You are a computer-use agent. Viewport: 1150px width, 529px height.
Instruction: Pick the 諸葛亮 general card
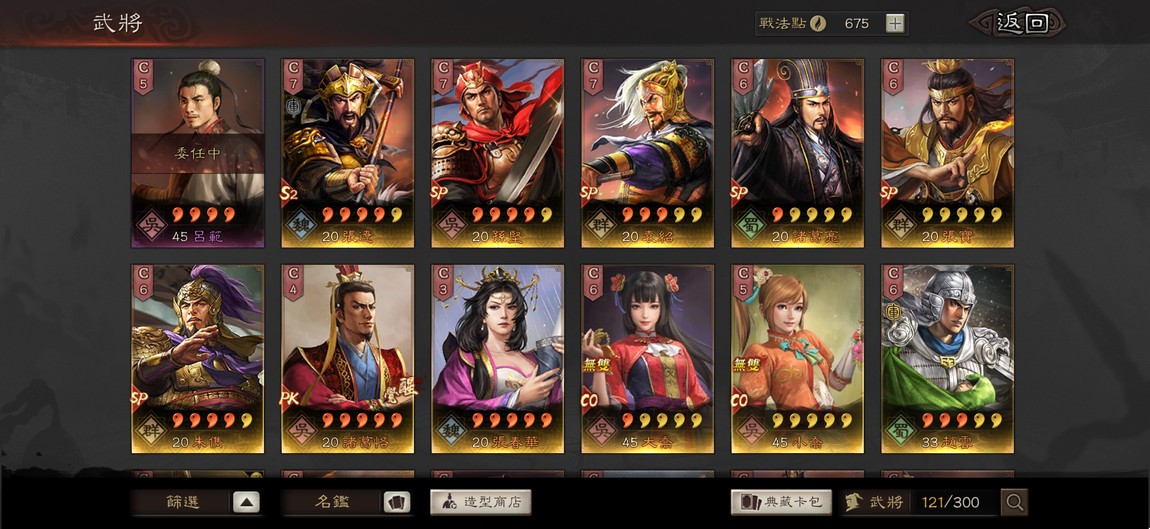coord(798,152)
